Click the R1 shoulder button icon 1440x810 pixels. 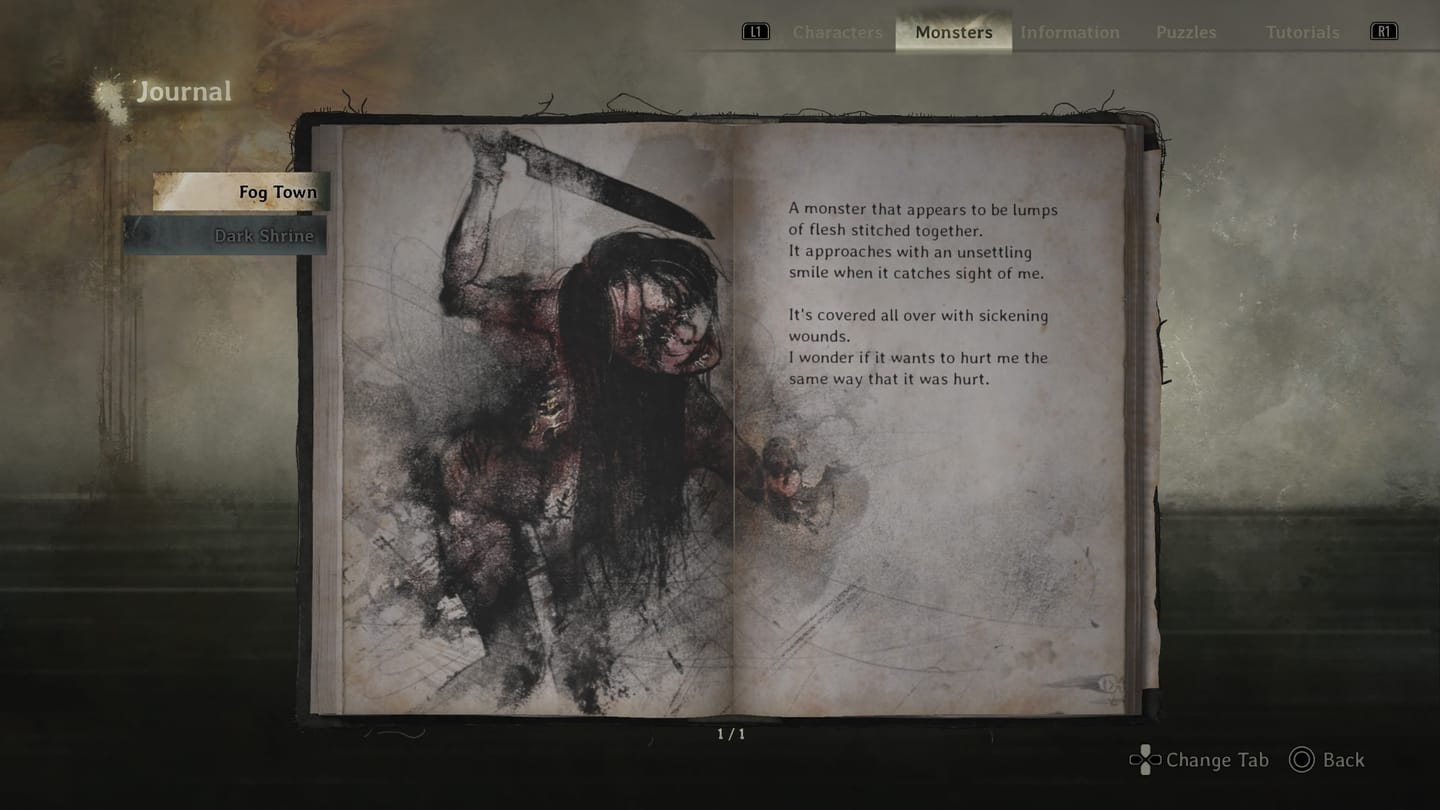1385,31
